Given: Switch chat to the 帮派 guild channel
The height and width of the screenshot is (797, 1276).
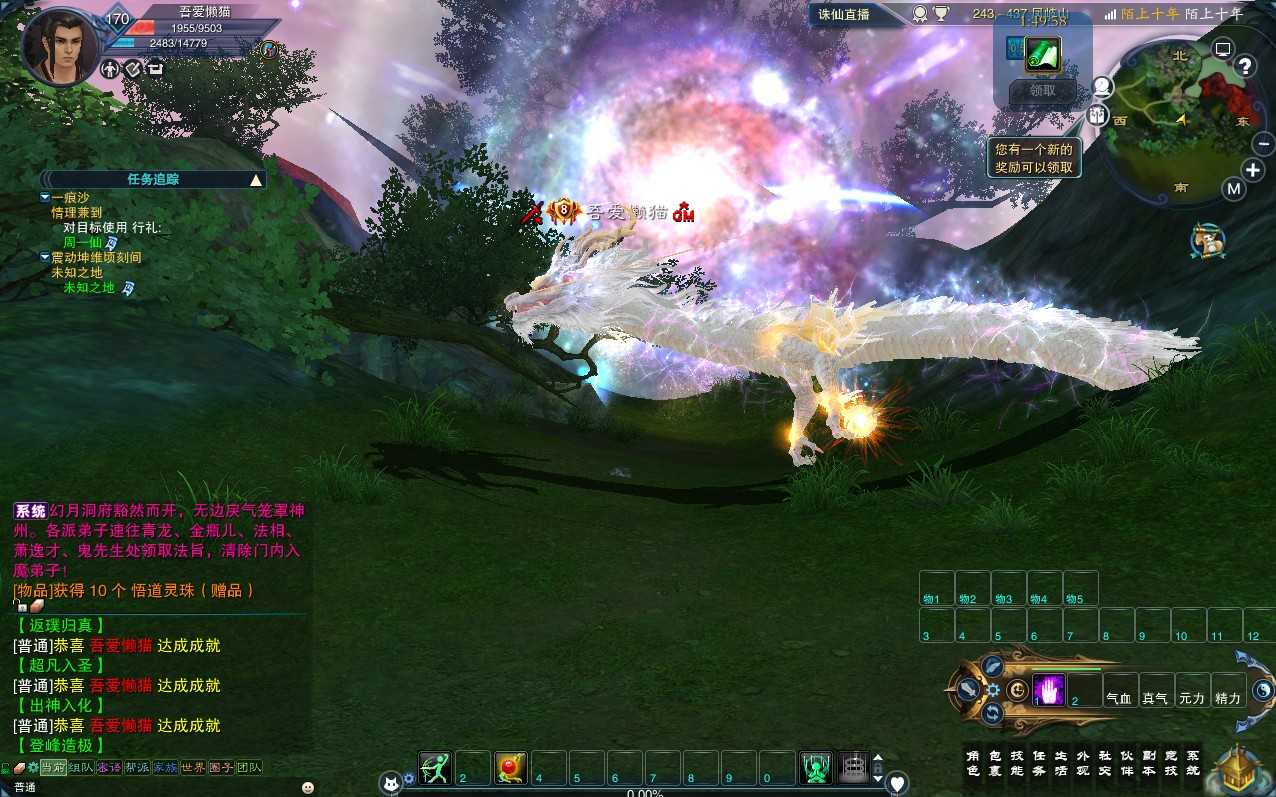Looking at the screenshot, I should pos(137,767).
